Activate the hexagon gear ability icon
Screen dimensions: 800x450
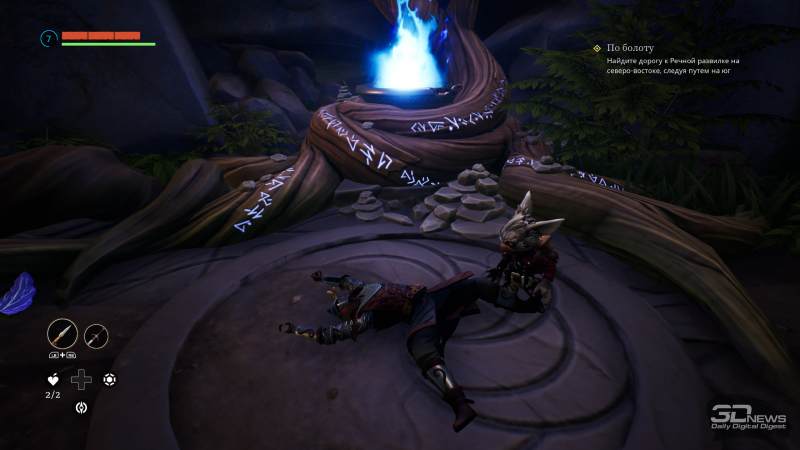point(109,379)
